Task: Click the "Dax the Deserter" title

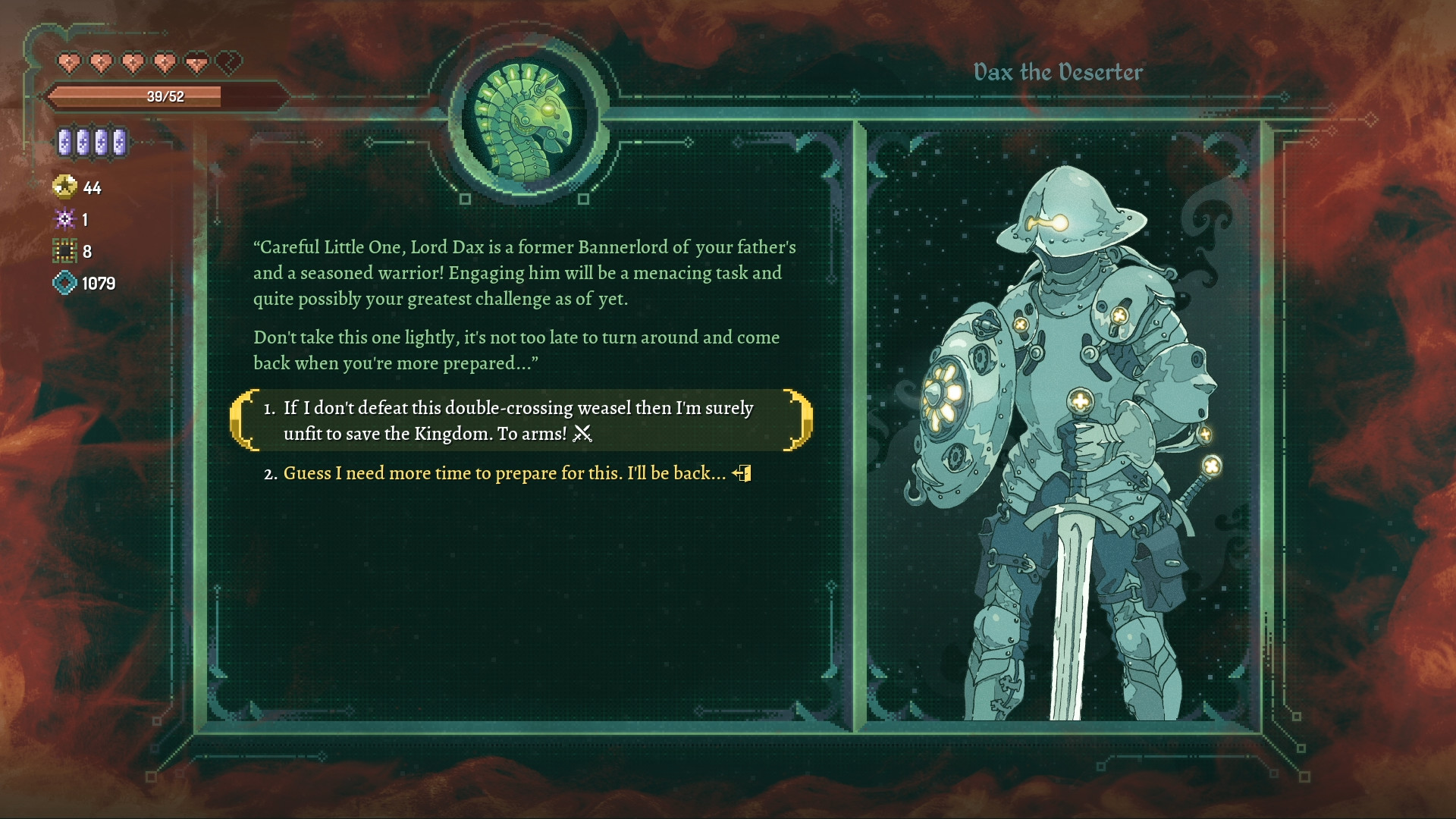Action: tap(1059, 72)
